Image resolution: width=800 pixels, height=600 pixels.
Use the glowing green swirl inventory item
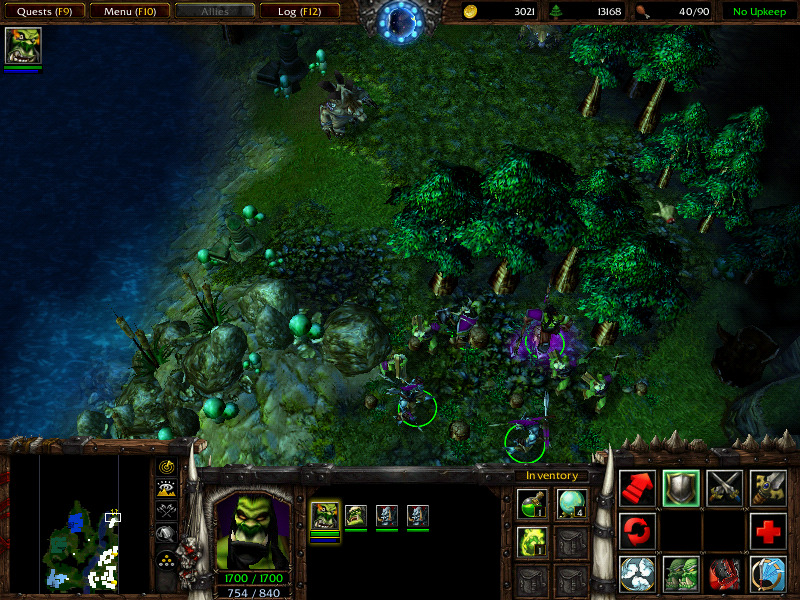click(531, 541)
